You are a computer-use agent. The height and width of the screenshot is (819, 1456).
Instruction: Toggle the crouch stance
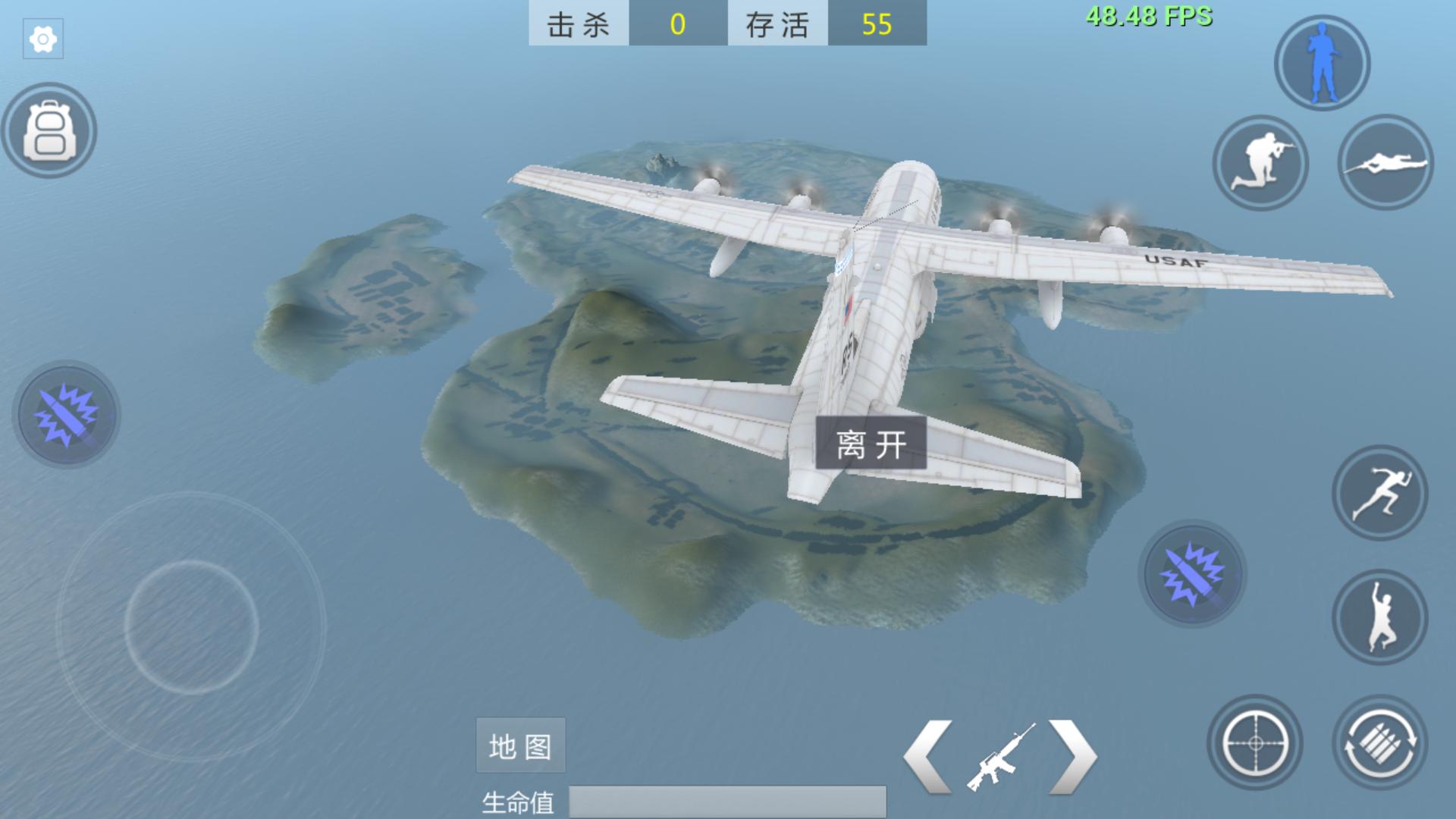tap(1260, 163)
